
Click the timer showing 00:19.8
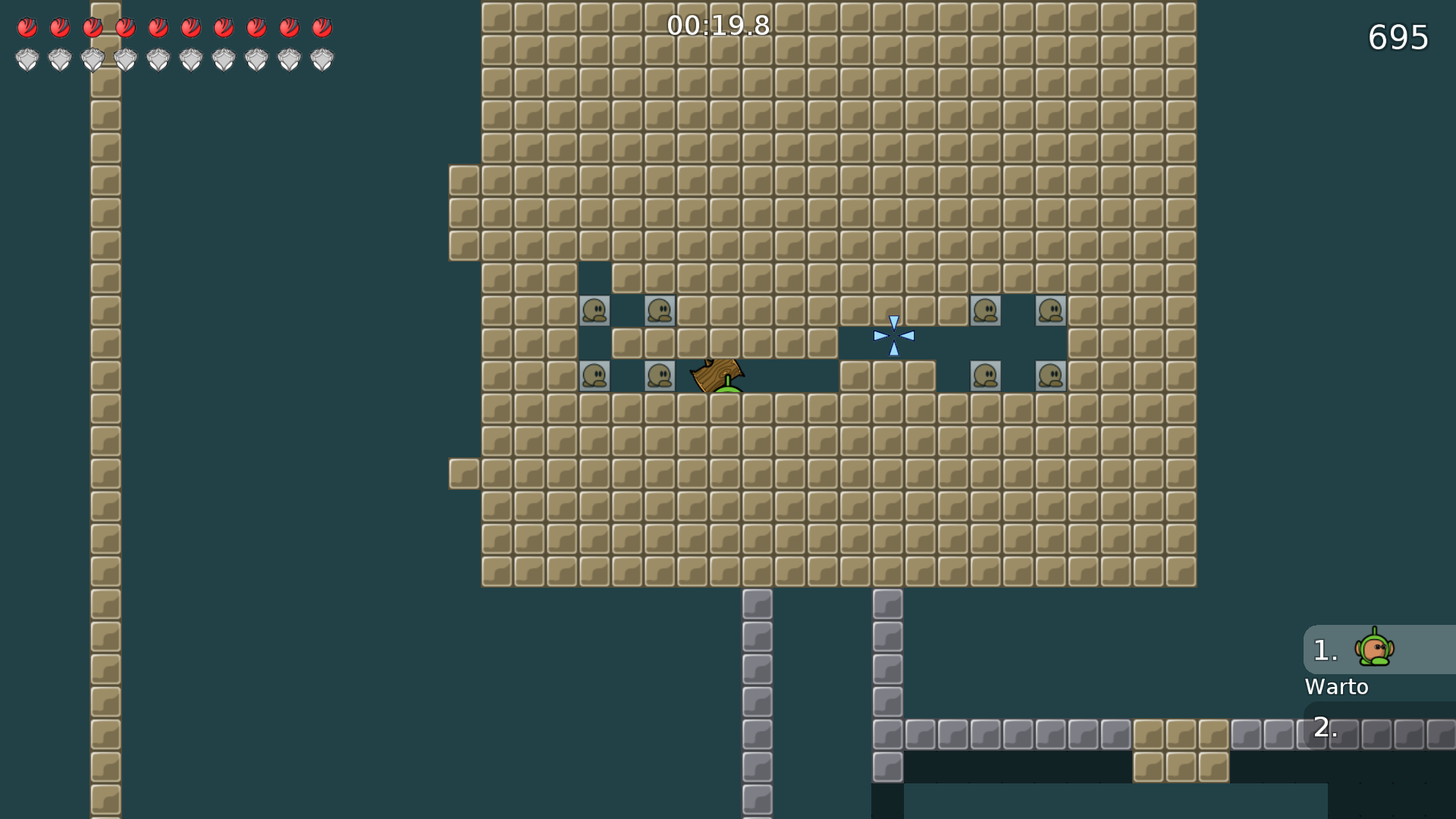pos(717,26)
